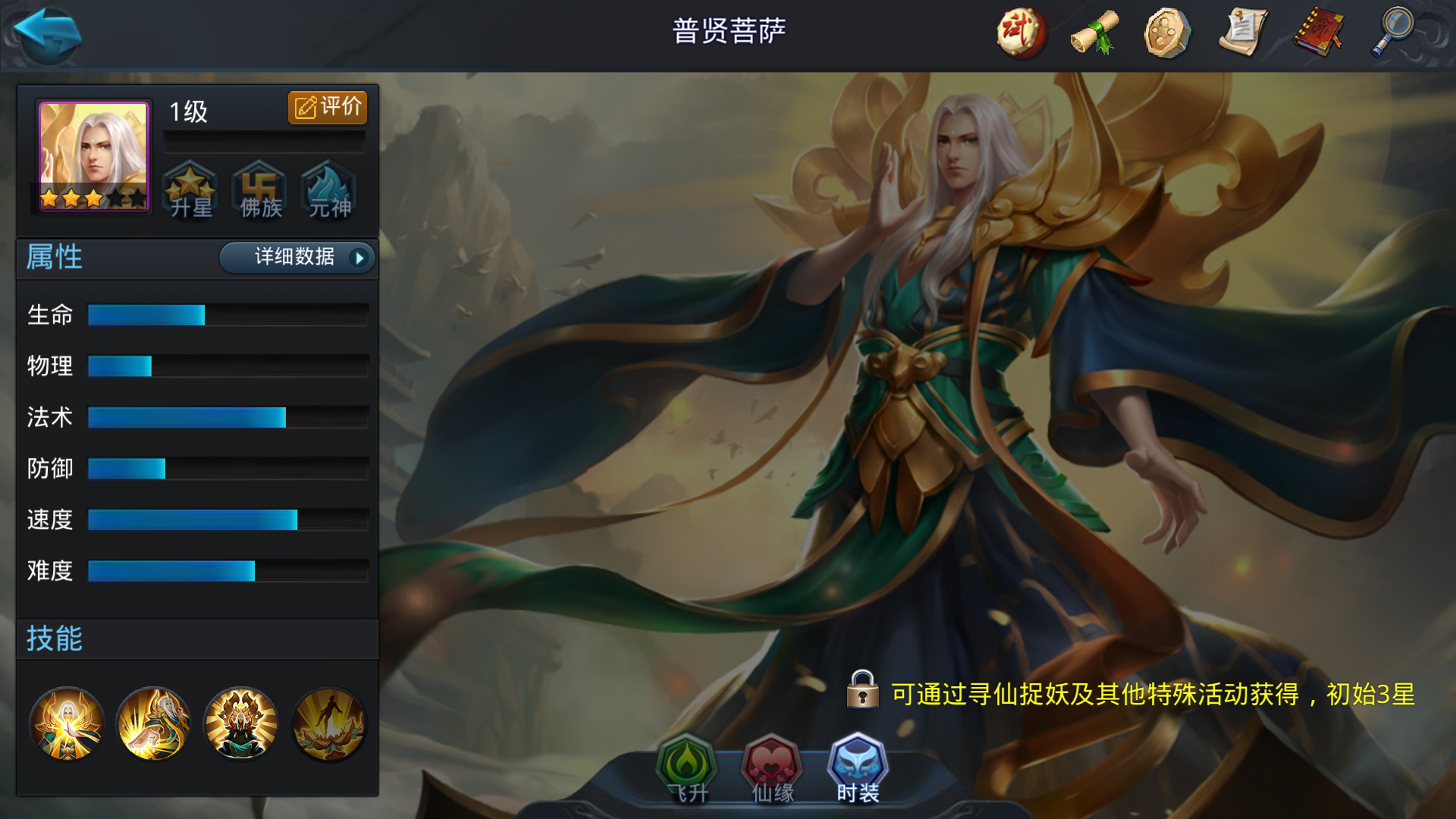
Task: Switch to the 飞升 tab
Action: pos(687,768)
